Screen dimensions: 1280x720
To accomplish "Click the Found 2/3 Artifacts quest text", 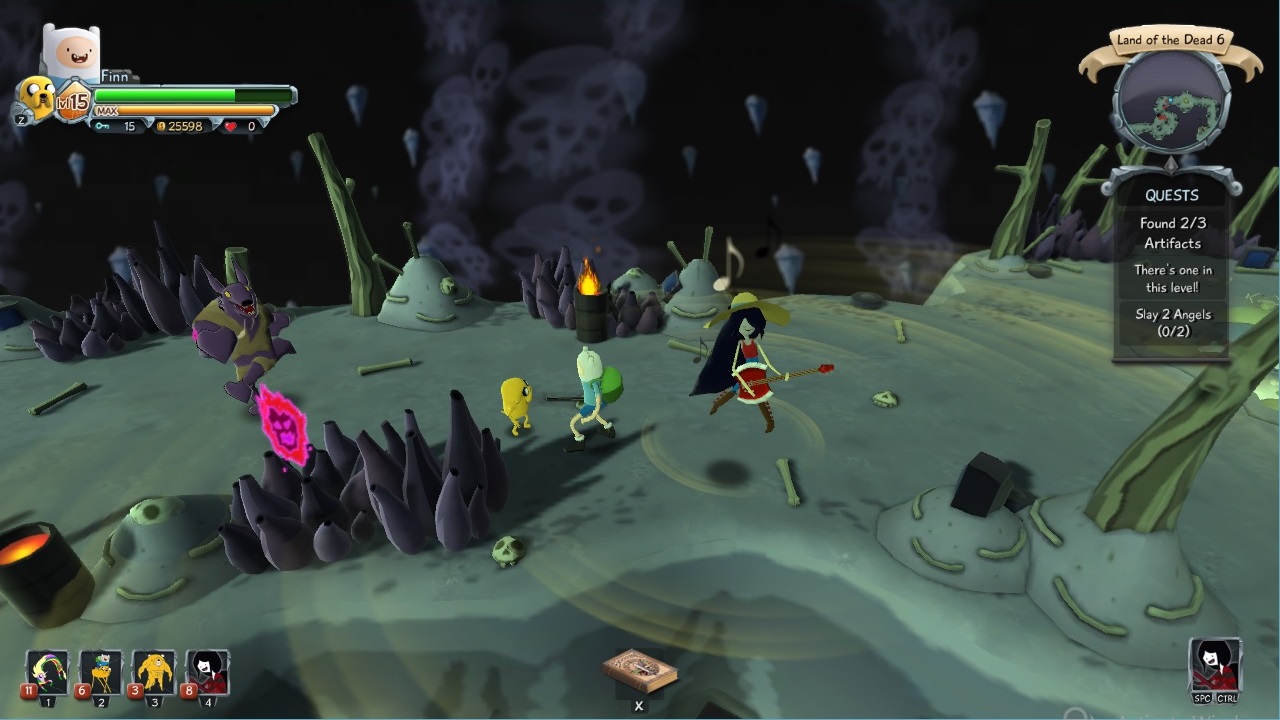I will (1172, 234).
